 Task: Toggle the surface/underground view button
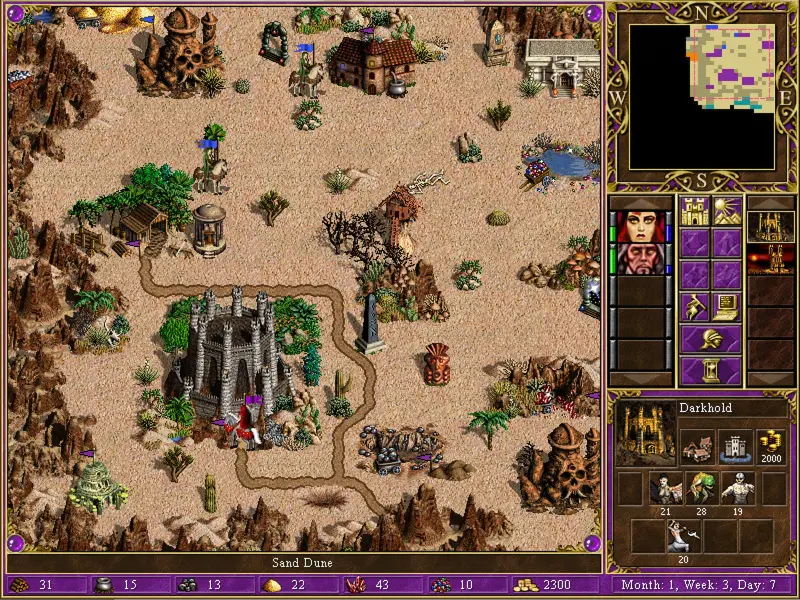(727, 212)
